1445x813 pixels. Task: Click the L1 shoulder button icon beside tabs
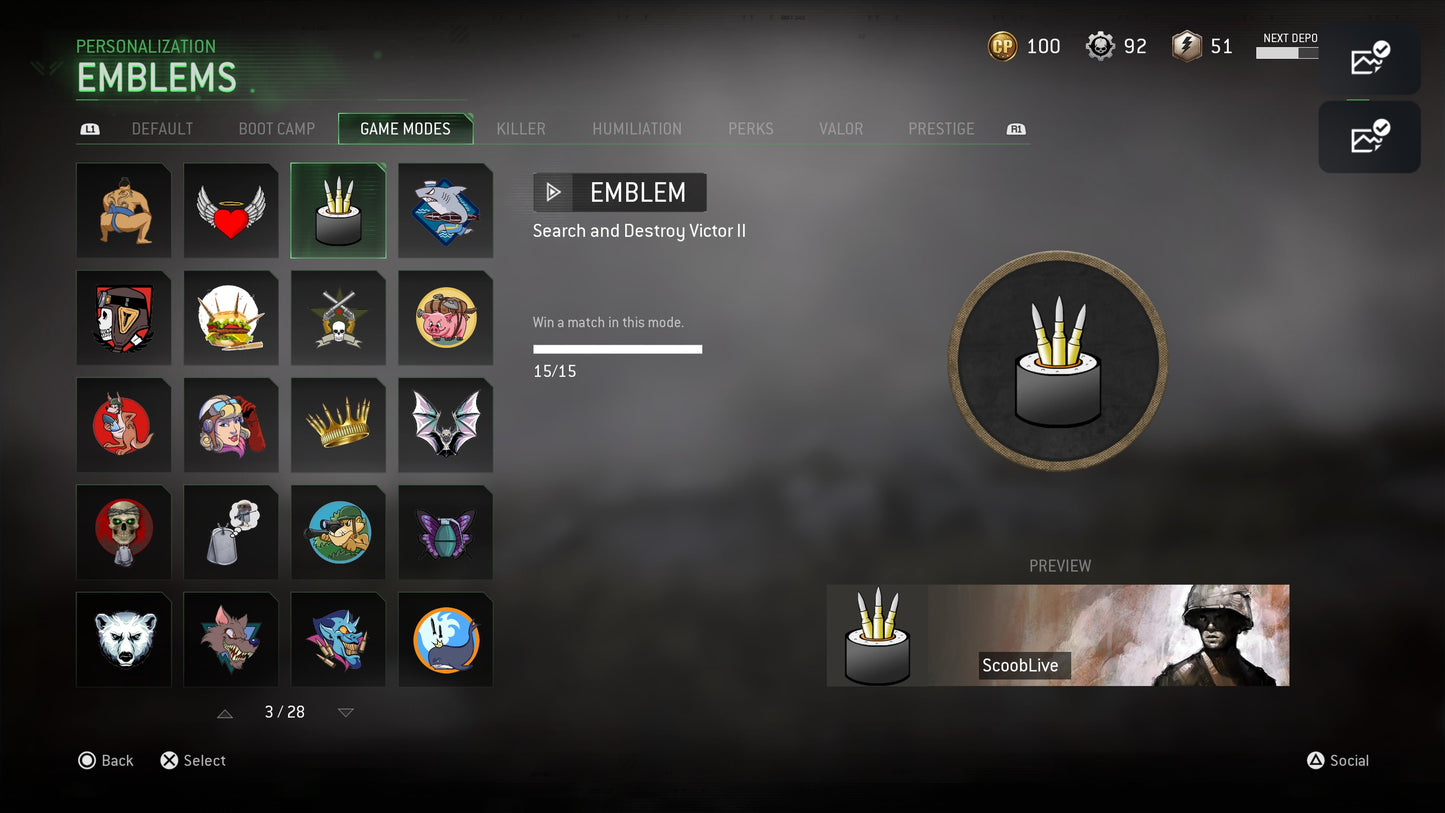tap(89, 128)
